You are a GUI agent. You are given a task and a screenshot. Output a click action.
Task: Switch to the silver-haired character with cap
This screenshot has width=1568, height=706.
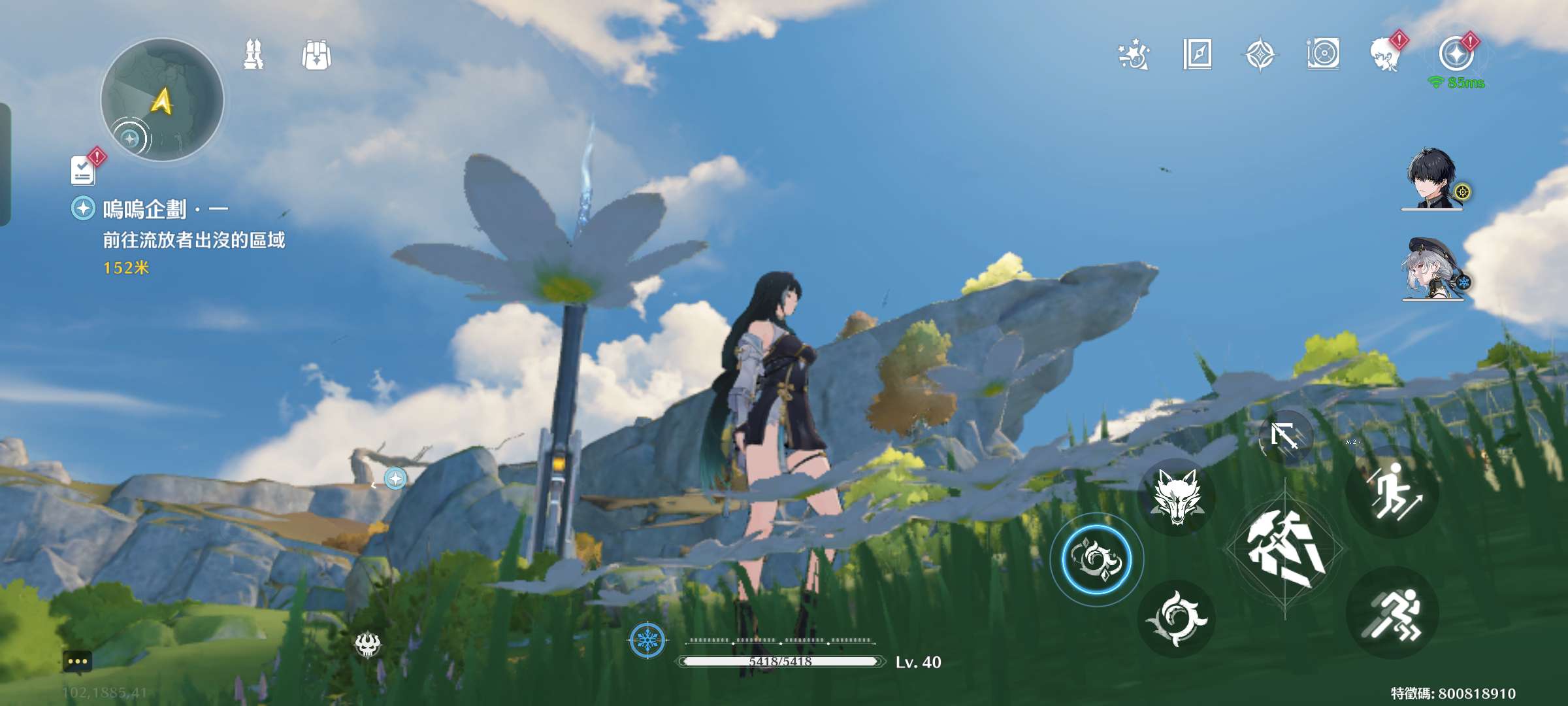(x=1432, y=269)
